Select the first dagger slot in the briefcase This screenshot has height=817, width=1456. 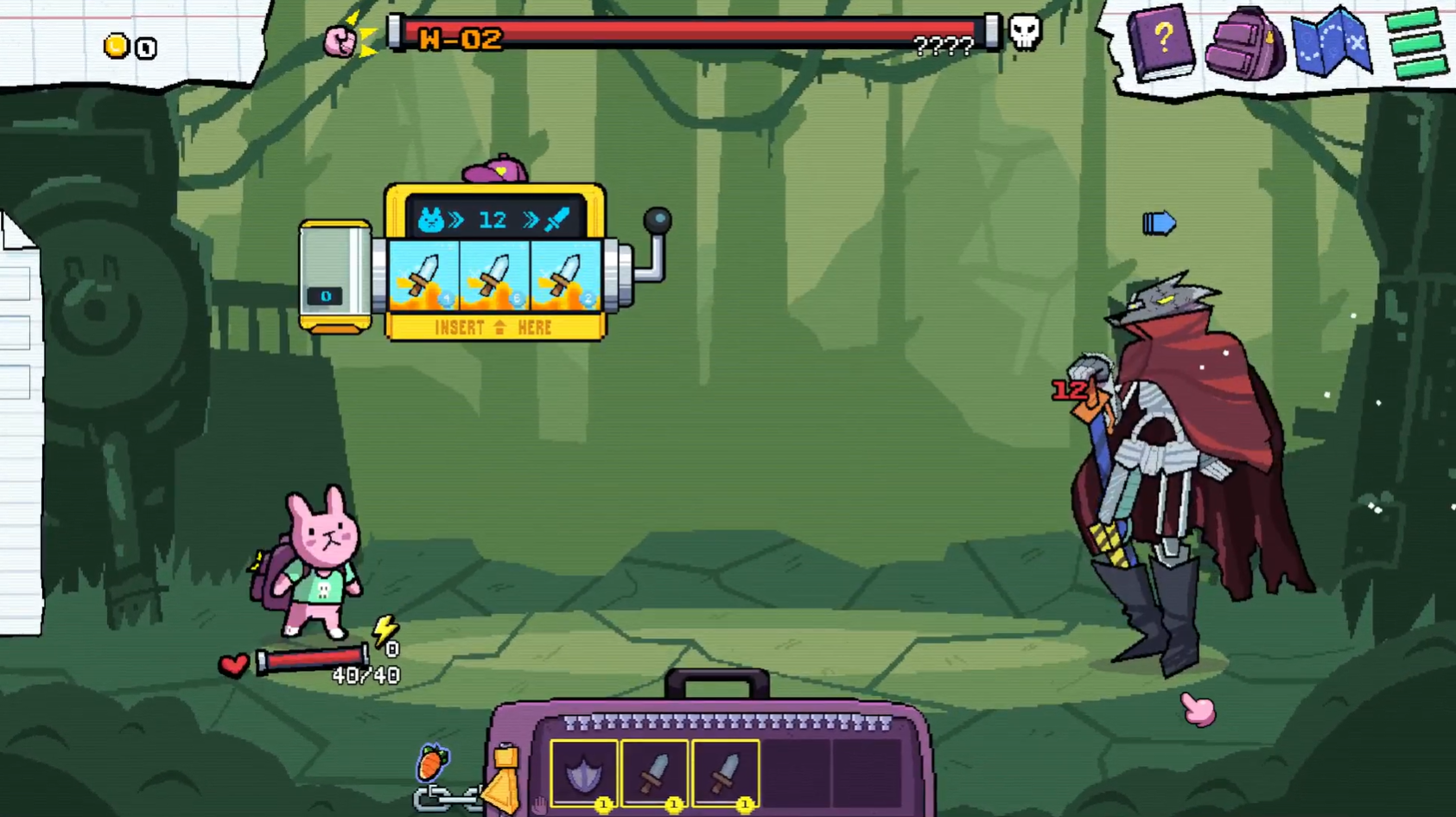coord(654,774)
